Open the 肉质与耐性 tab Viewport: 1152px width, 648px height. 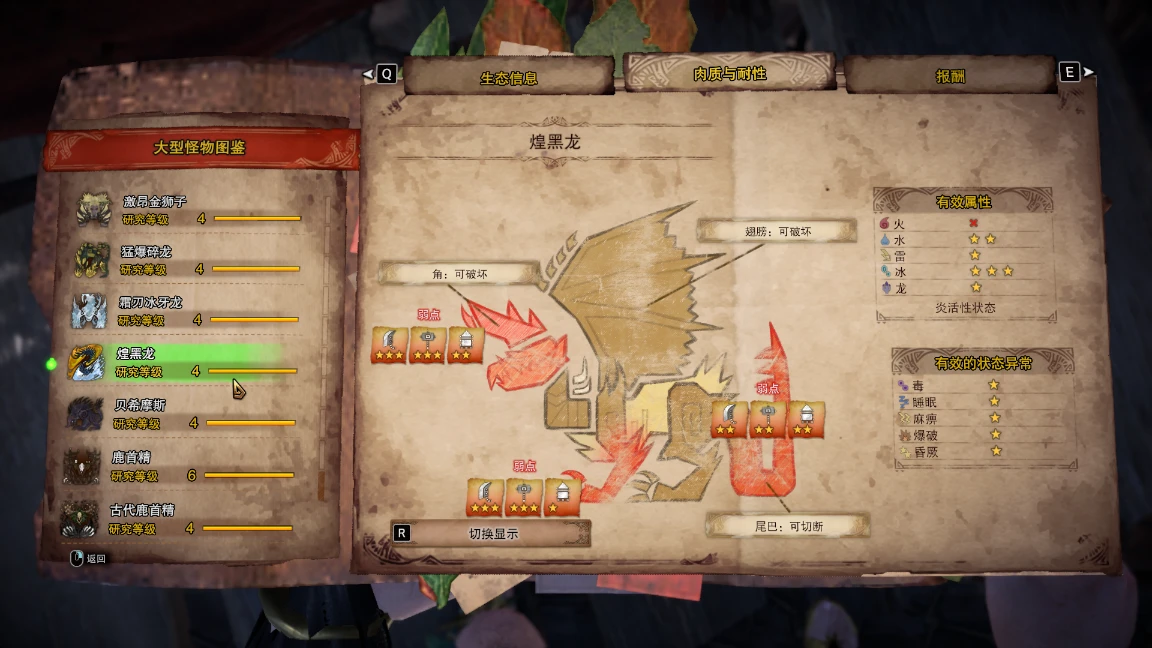pyautogui.click(x=729, y=75)
